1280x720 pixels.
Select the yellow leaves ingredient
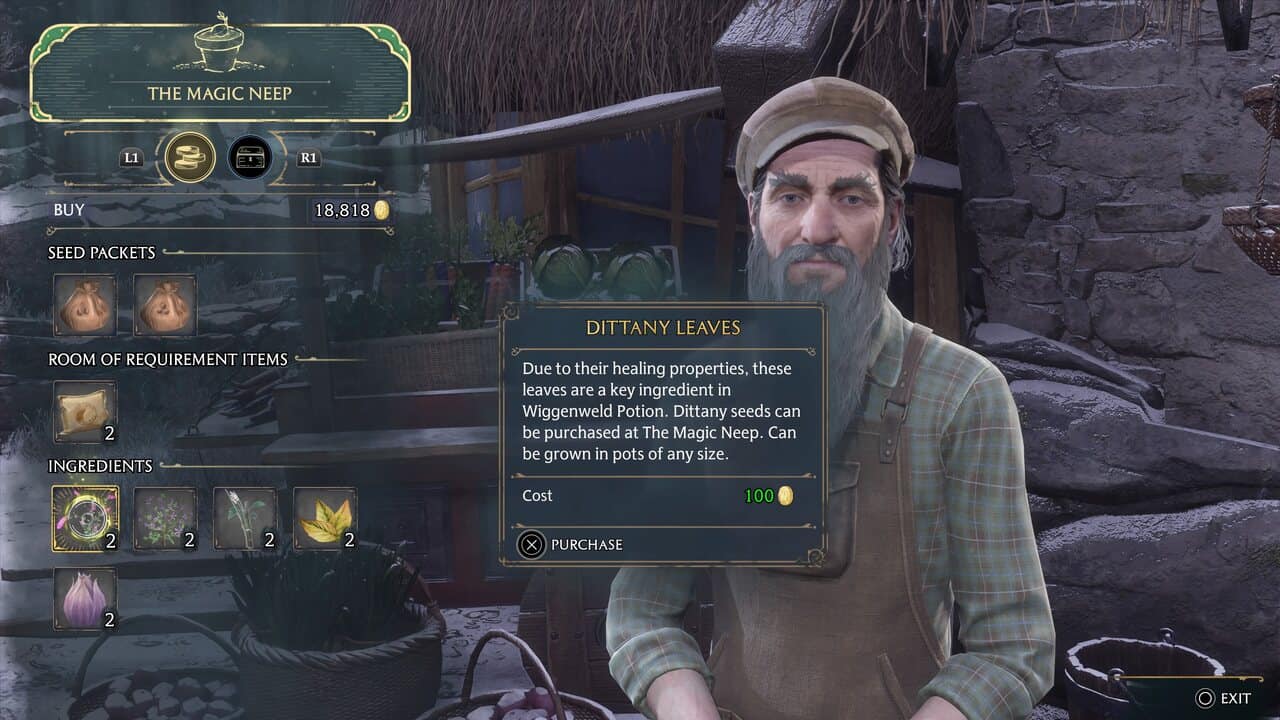[x=325, y=519]
